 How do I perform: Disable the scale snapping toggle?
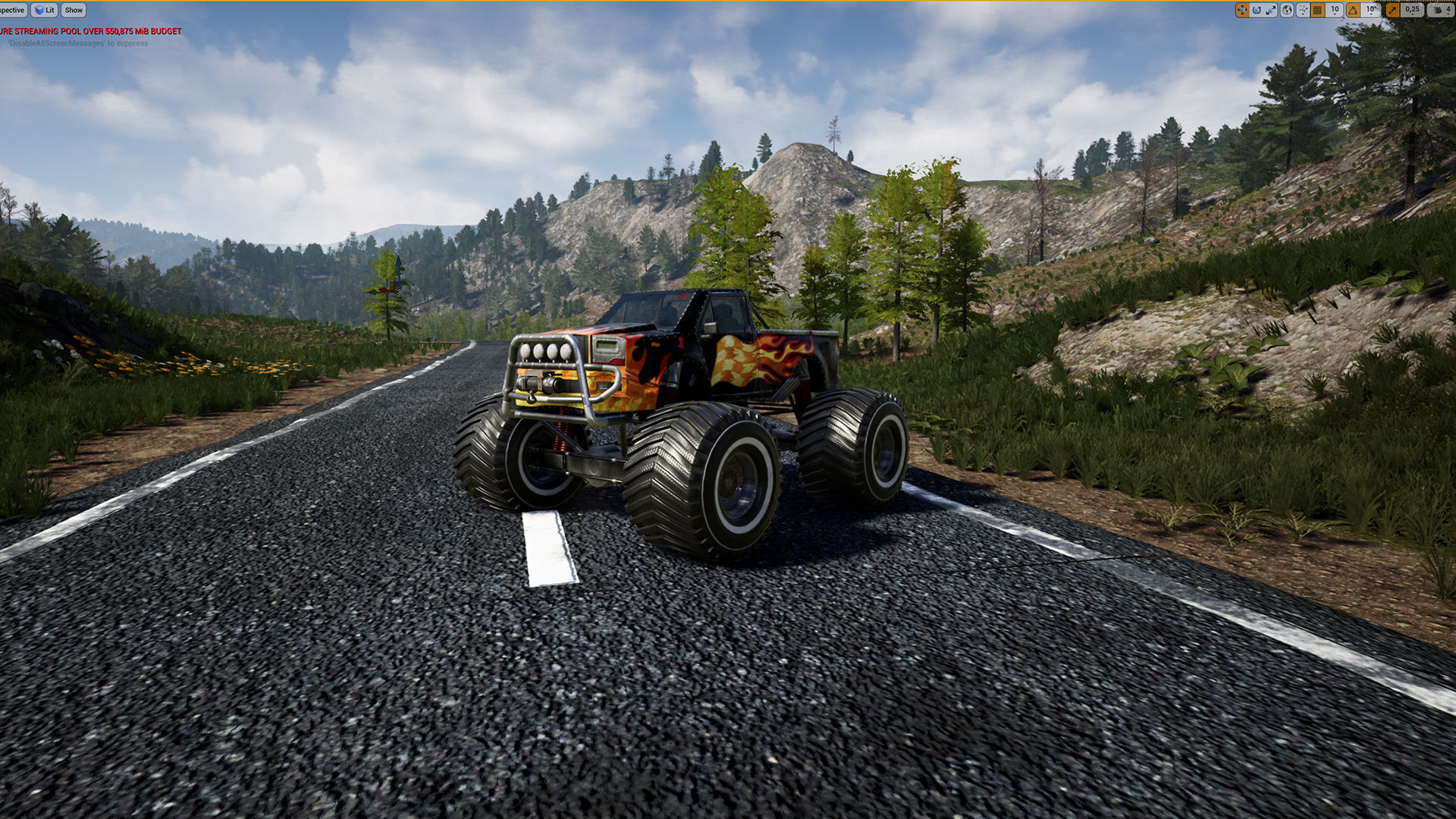[1393, 10]
